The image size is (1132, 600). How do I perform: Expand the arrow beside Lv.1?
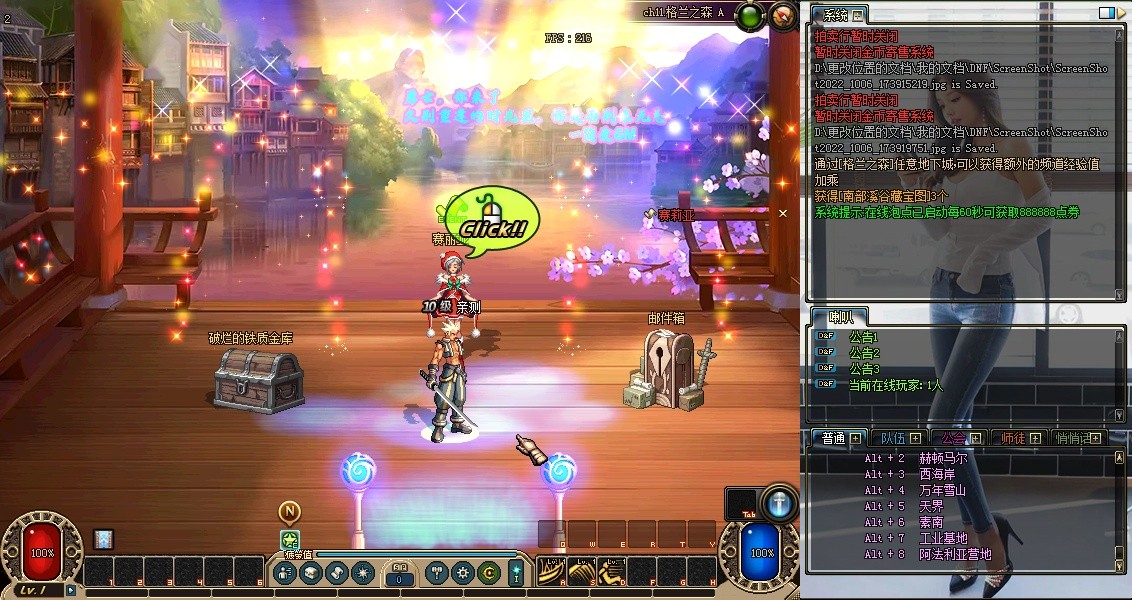click(x=71, y=590)
